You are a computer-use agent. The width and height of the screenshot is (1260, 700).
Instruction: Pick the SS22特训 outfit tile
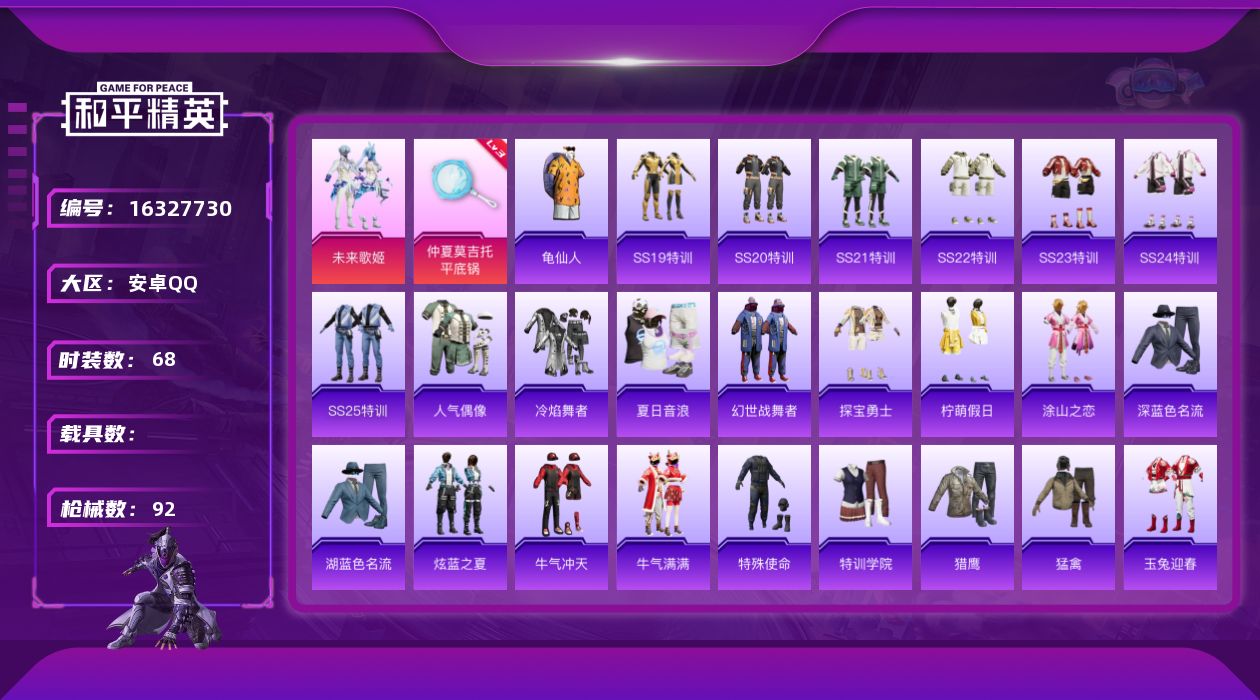pyautogui.click(x=967, y=210)
